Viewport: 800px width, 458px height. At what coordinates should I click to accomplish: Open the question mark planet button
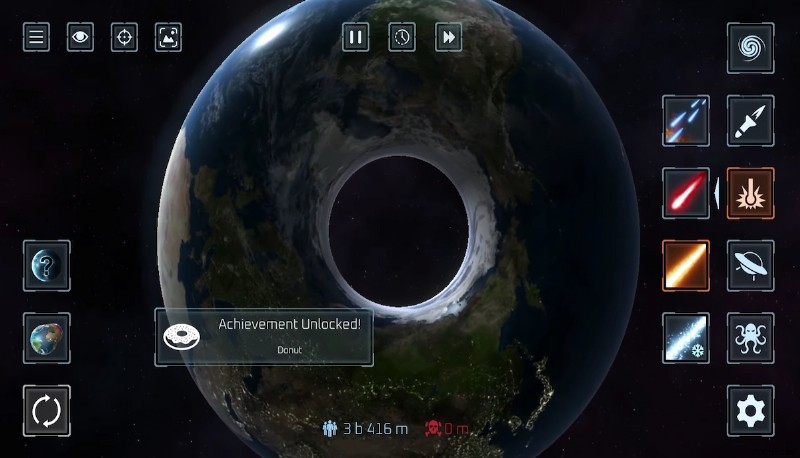click(47, 265)
